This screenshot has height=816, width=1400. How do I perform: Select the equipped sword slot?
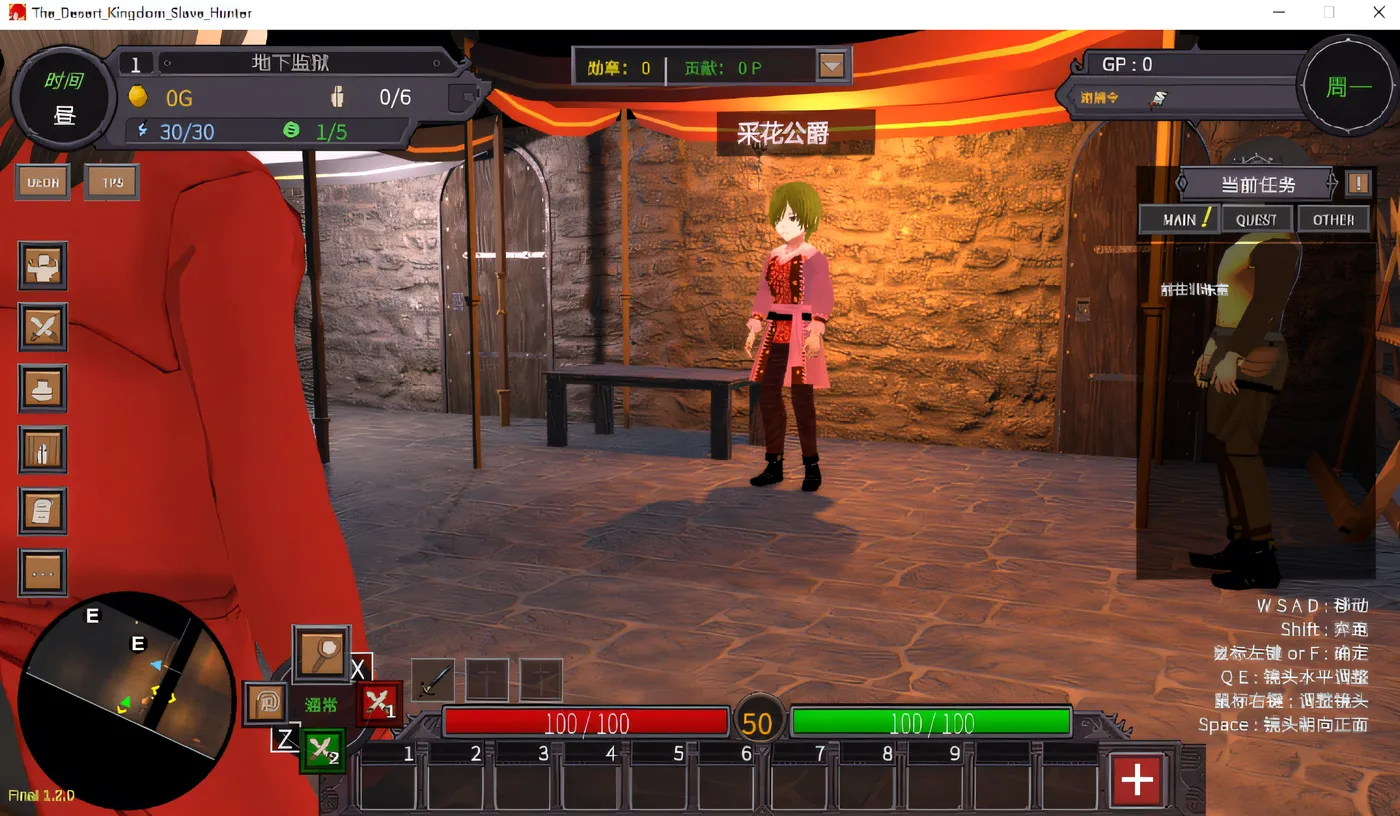point(433,681)
